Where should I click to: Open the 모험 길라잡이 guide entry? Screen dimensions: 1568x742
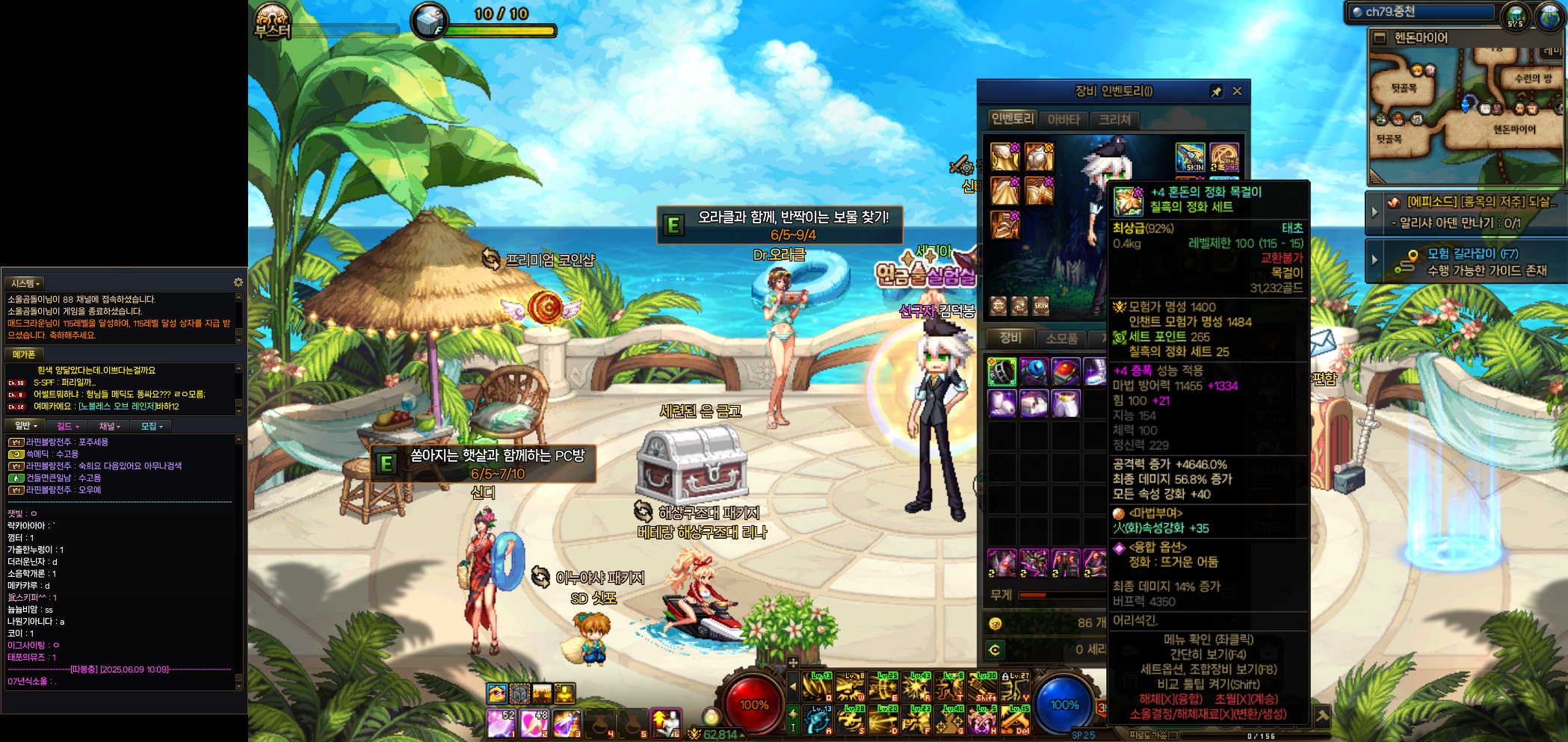click(x=1471, y=262)
